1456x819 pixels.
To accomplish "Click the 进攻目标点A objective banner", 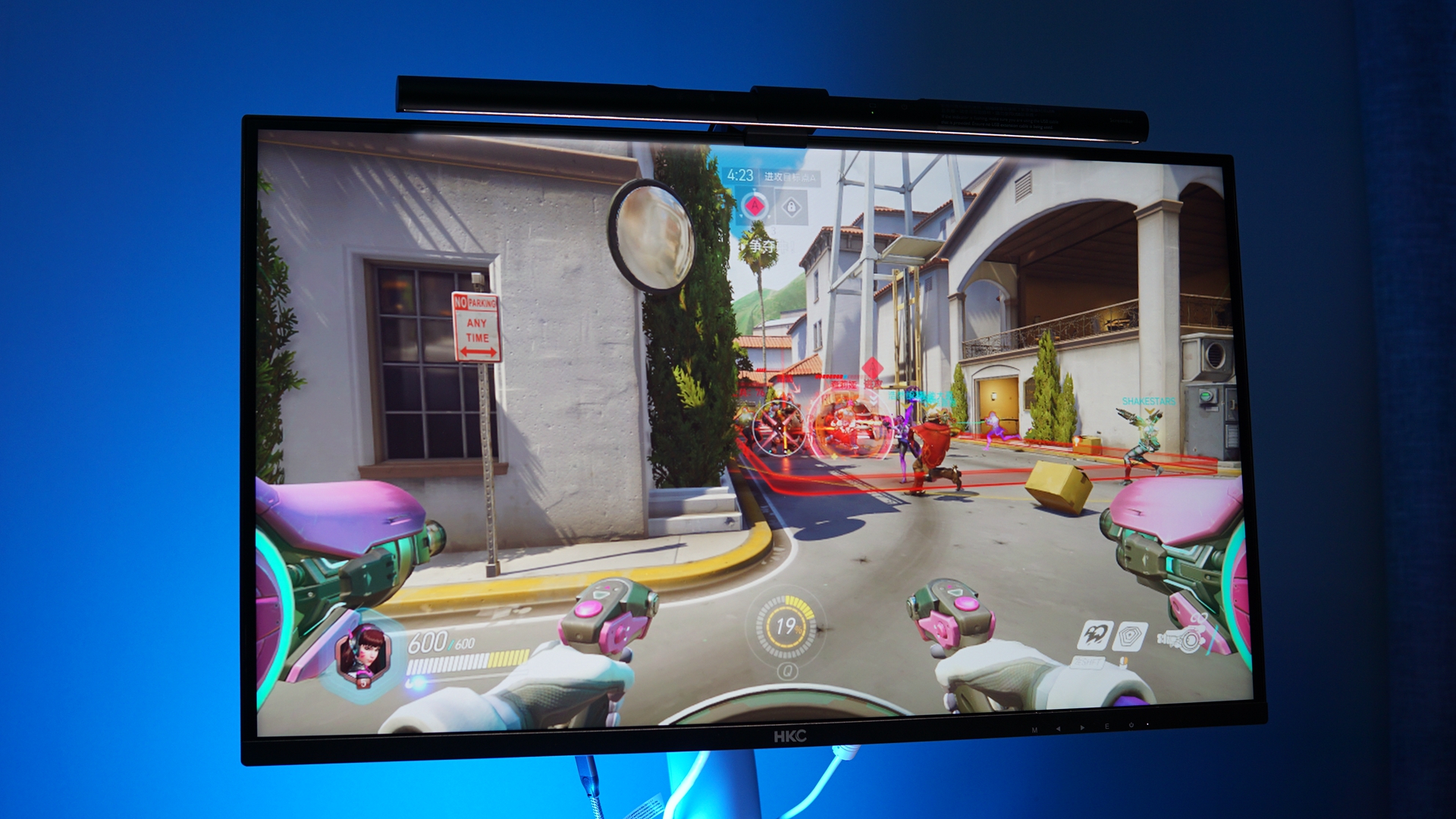I will [x=790, y=176].
